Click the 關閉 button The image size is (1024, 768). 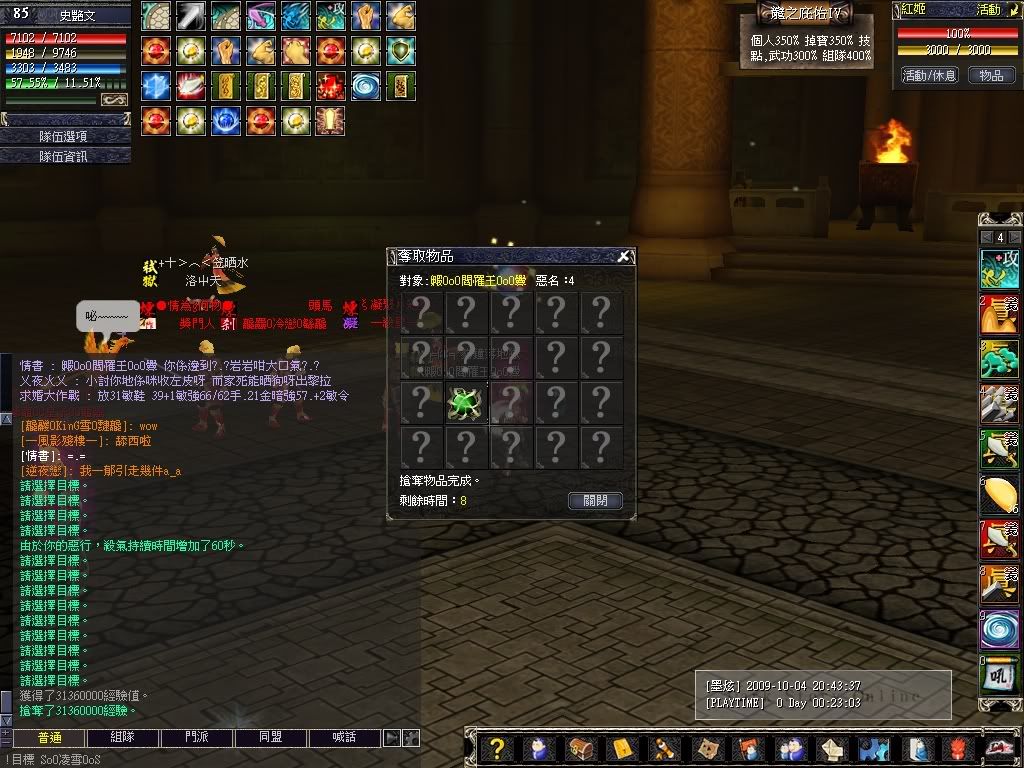click(x=595, y=500)
